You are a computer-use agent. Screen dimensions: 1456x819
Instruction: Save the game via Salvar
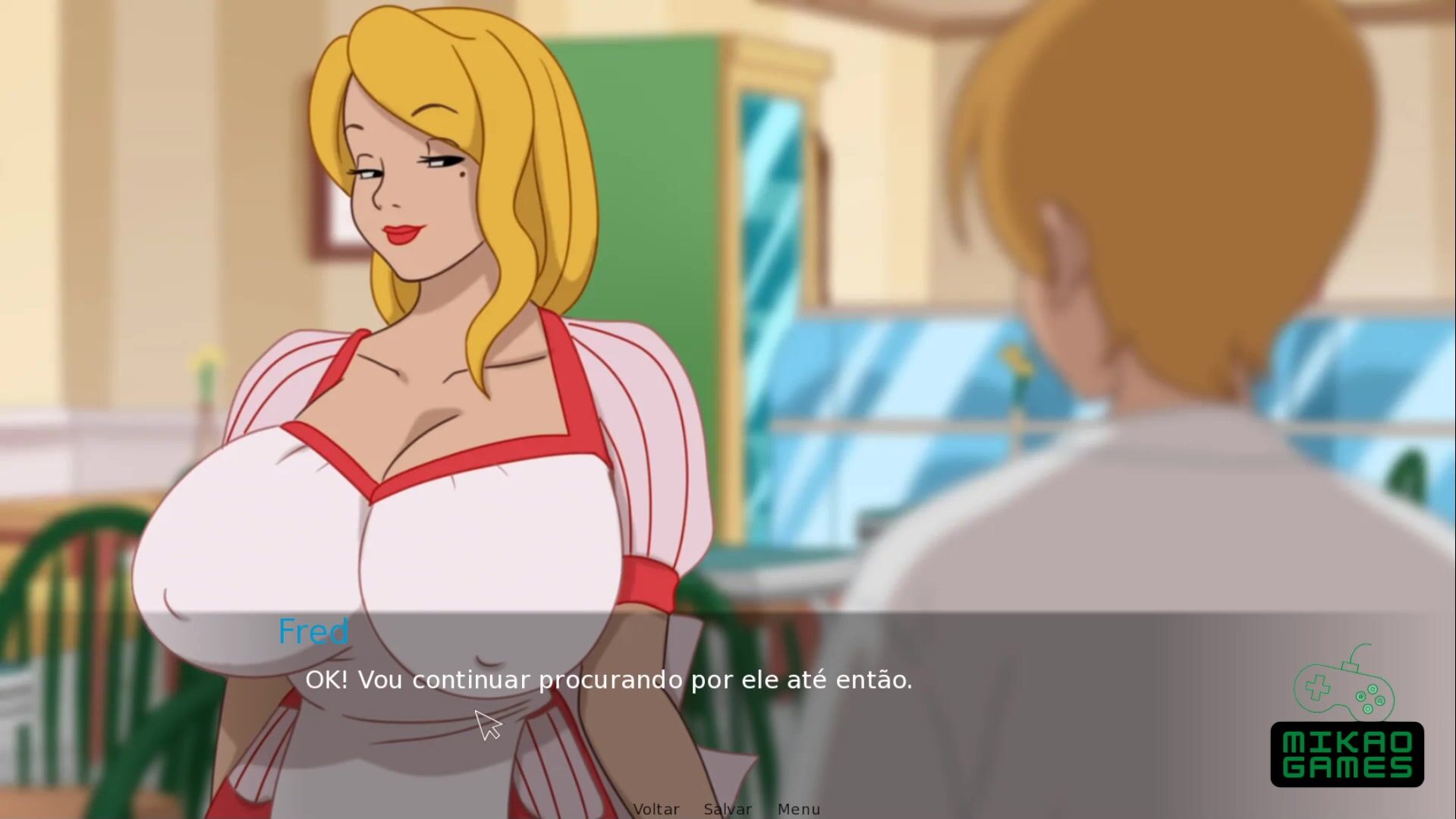[728, 809]
